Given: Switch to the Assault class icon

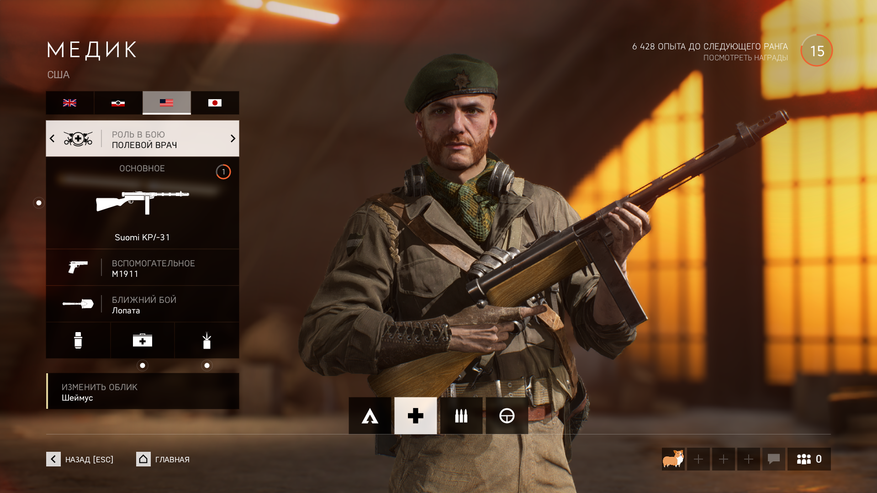Looking at the screenshot, I should 370,415.
